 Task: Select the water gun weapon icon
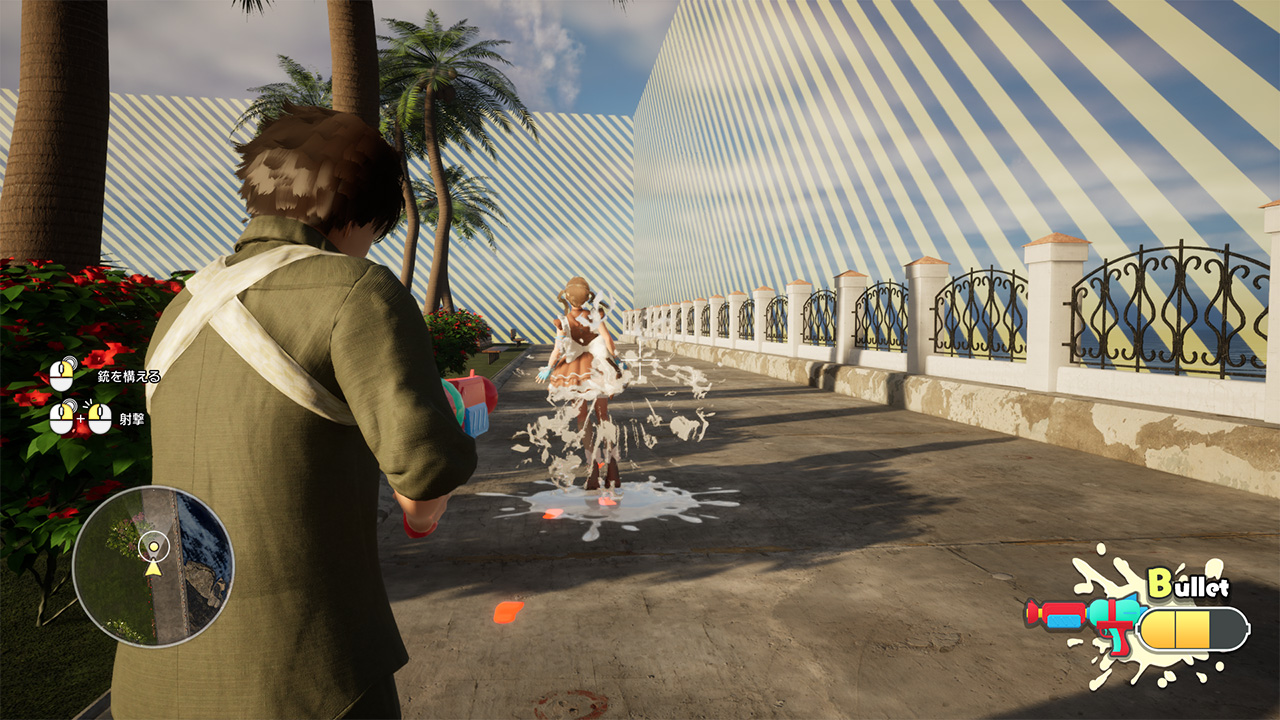1085,617
